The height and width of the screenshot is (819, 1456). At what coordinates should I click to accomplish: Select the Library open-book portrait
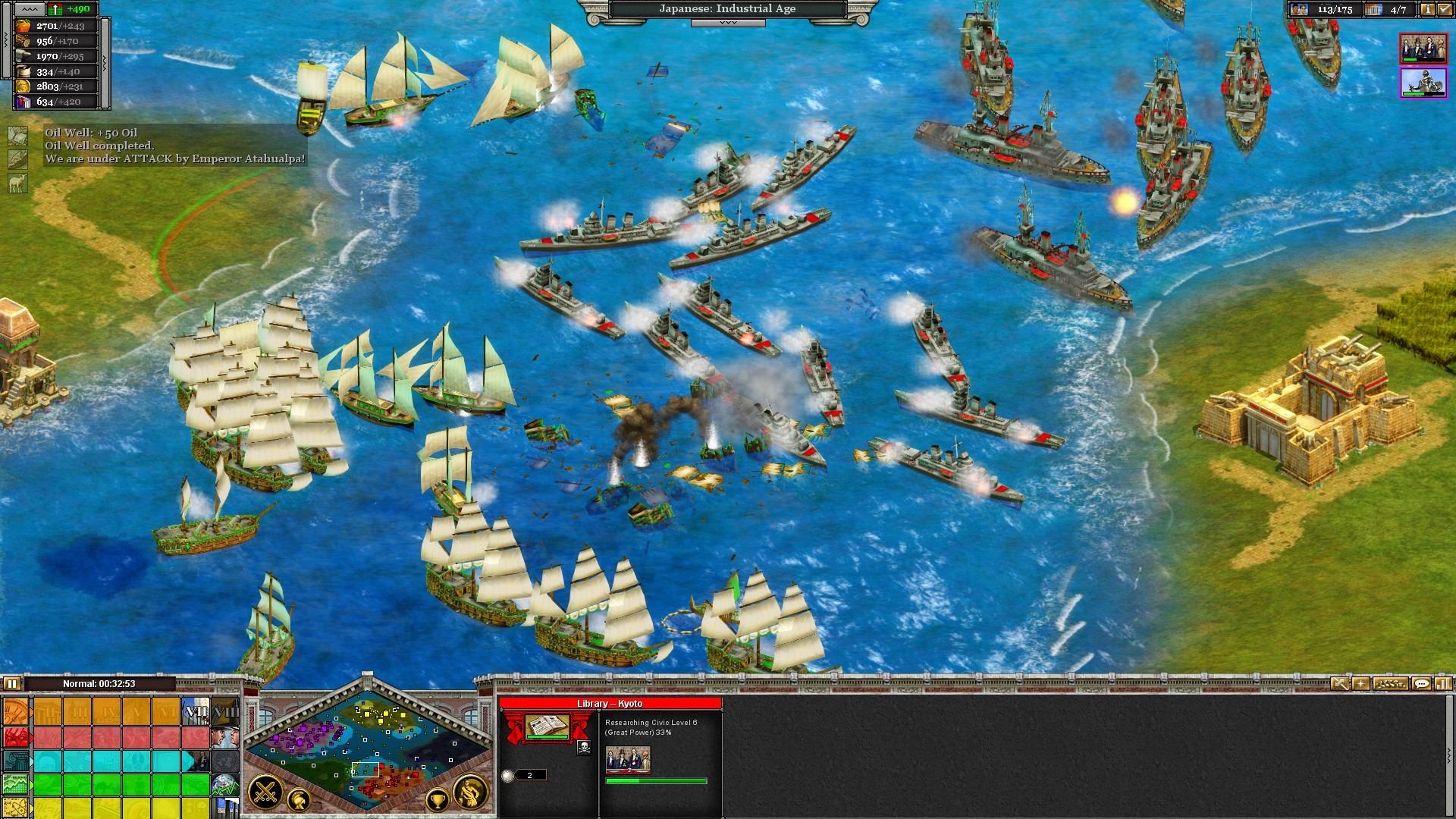point(547,727)
